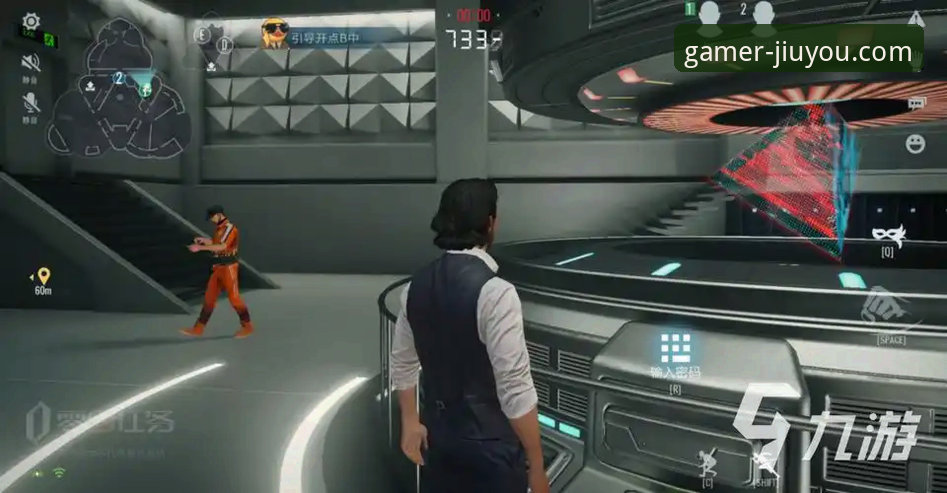
Task: Select teammate silhouette number 2
Action: pos(764,13)
